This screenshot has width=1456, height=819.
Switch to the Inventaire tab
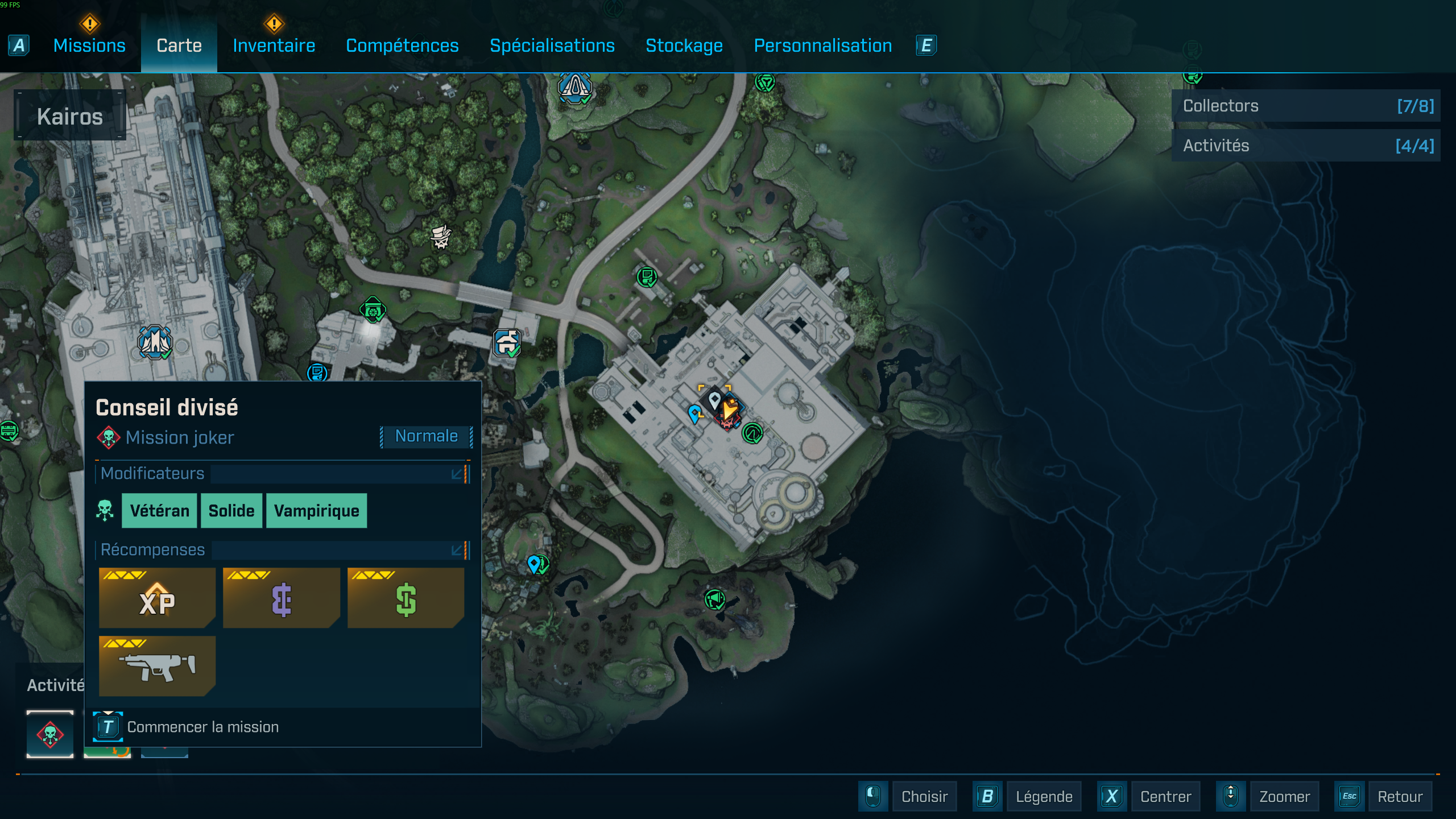(x=274, y=45)
